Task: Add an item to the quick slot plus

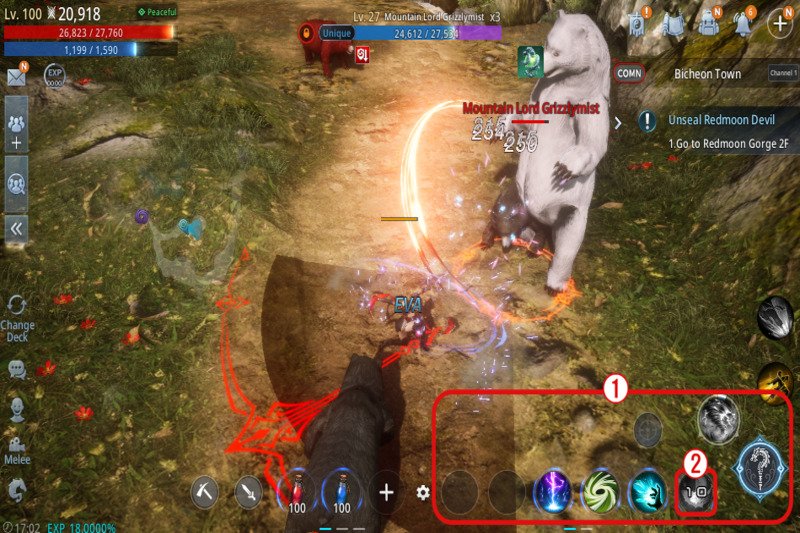Action: tap(386, 491)
